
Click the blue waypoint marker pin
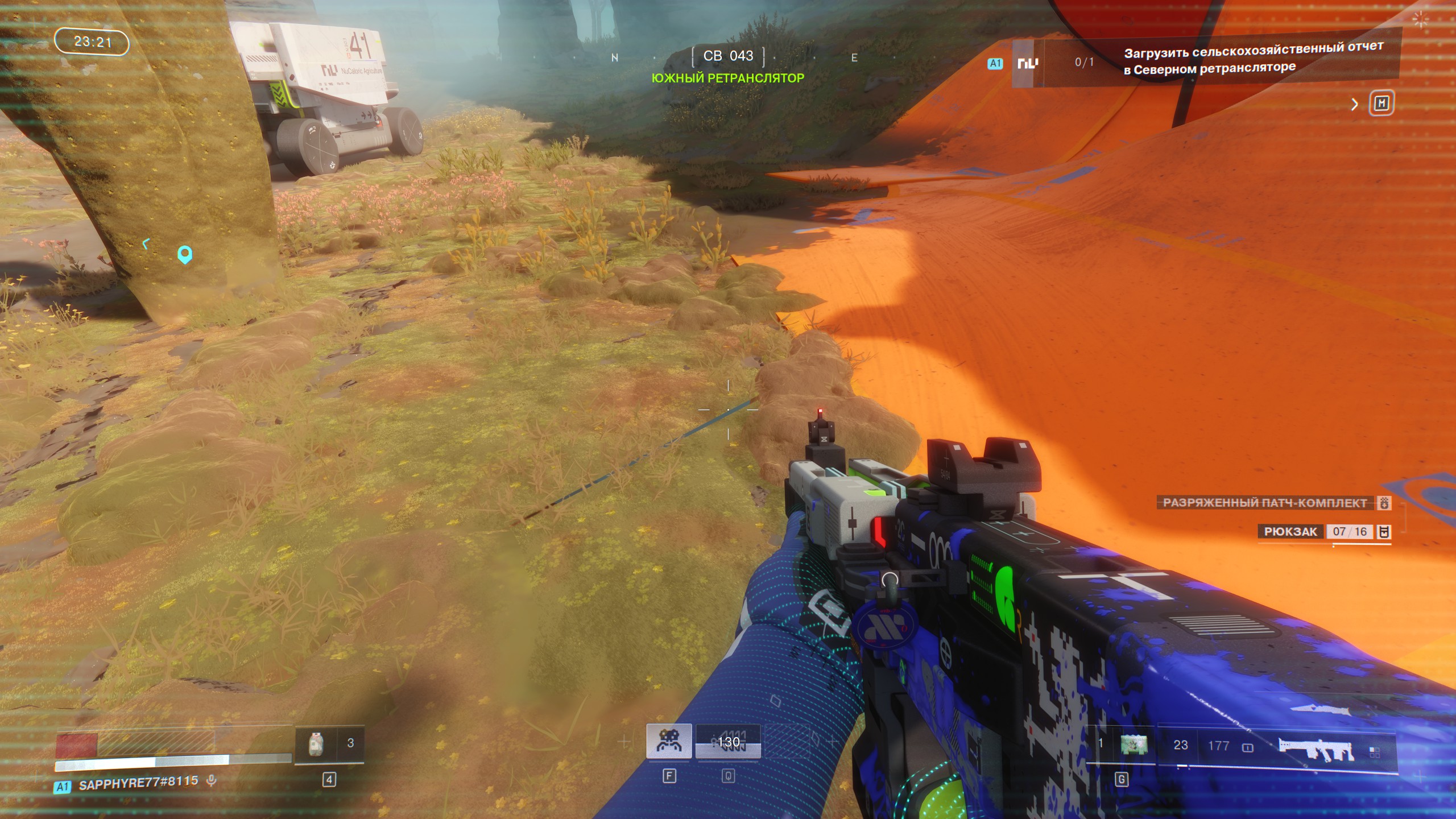tap(184, 254)
